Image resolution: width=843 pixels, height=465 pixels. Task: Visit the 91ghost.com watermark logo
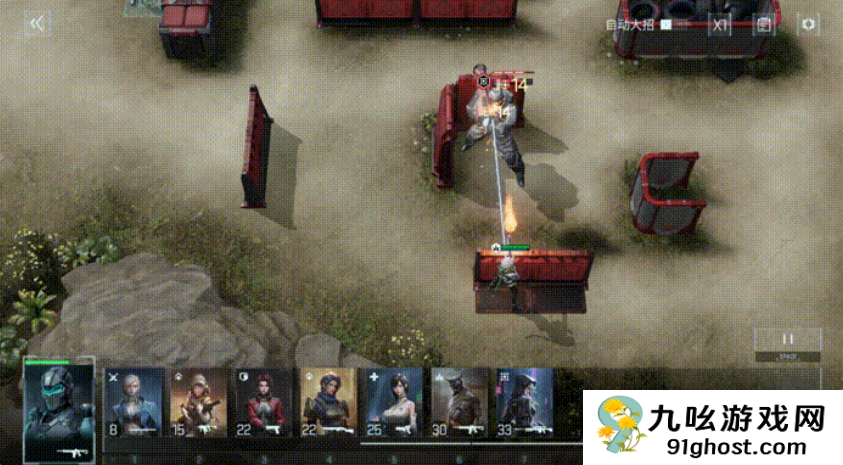[712, 429]
